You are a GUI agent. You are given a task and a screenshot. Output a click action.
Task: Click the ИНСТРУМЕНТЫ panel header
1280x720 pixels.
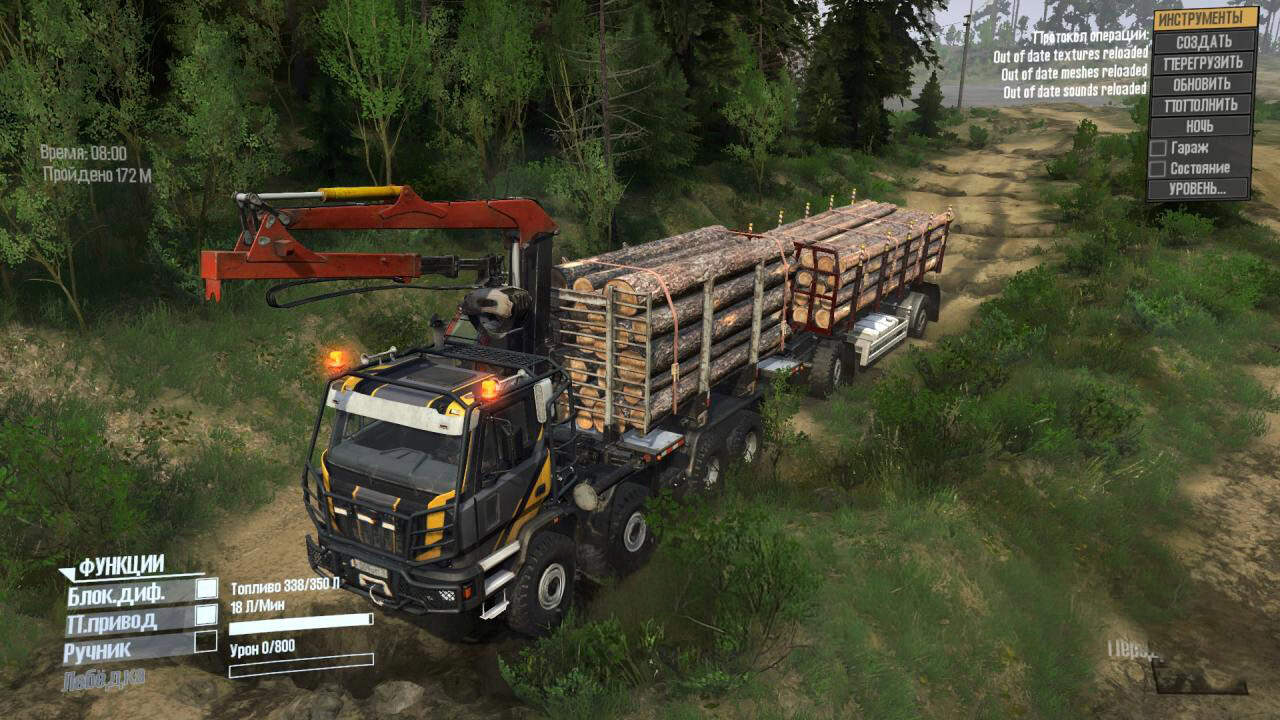point(1205,19)
